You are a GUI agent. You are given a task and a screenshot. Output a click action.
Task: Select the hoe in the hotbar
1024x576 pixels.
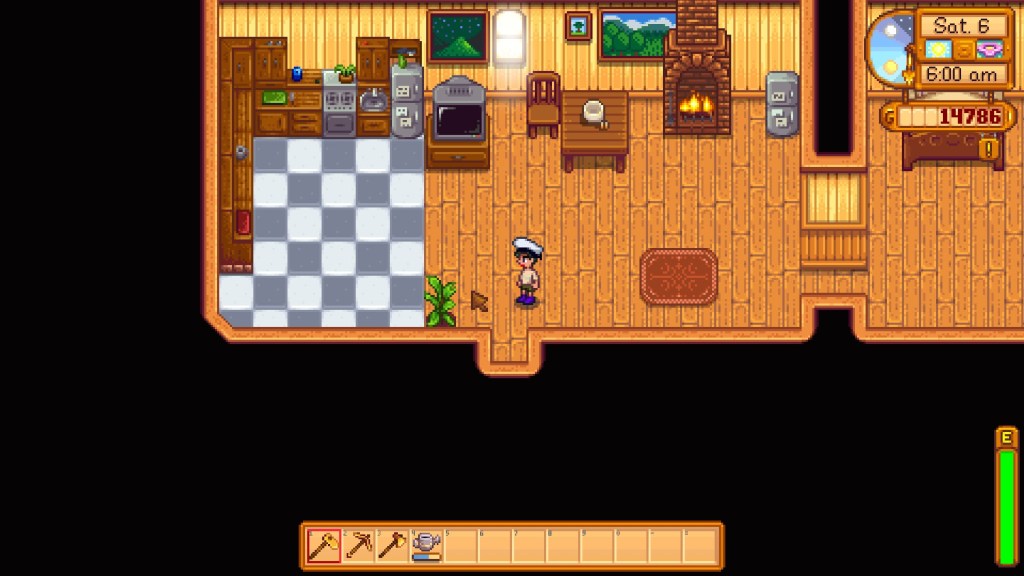click(324, 546)
